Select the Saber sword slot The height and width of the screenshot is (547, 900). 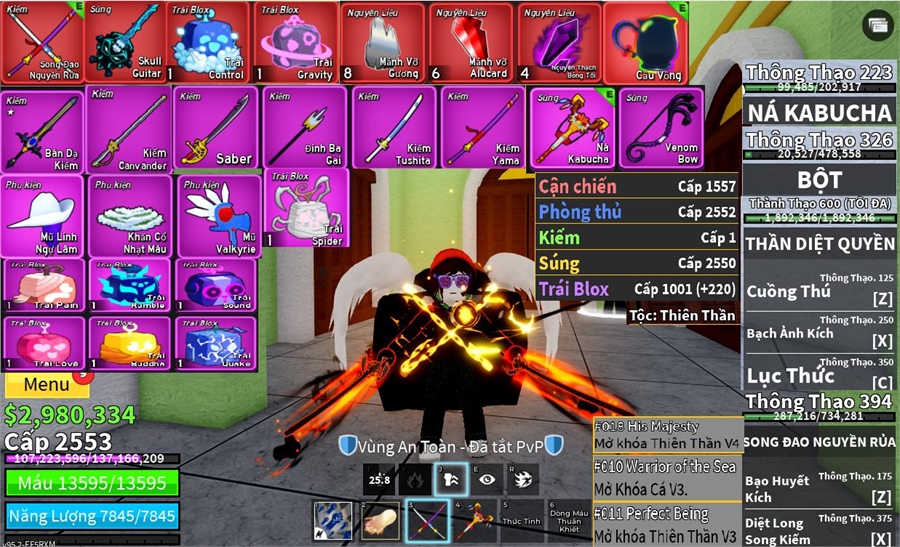point(215,128)
